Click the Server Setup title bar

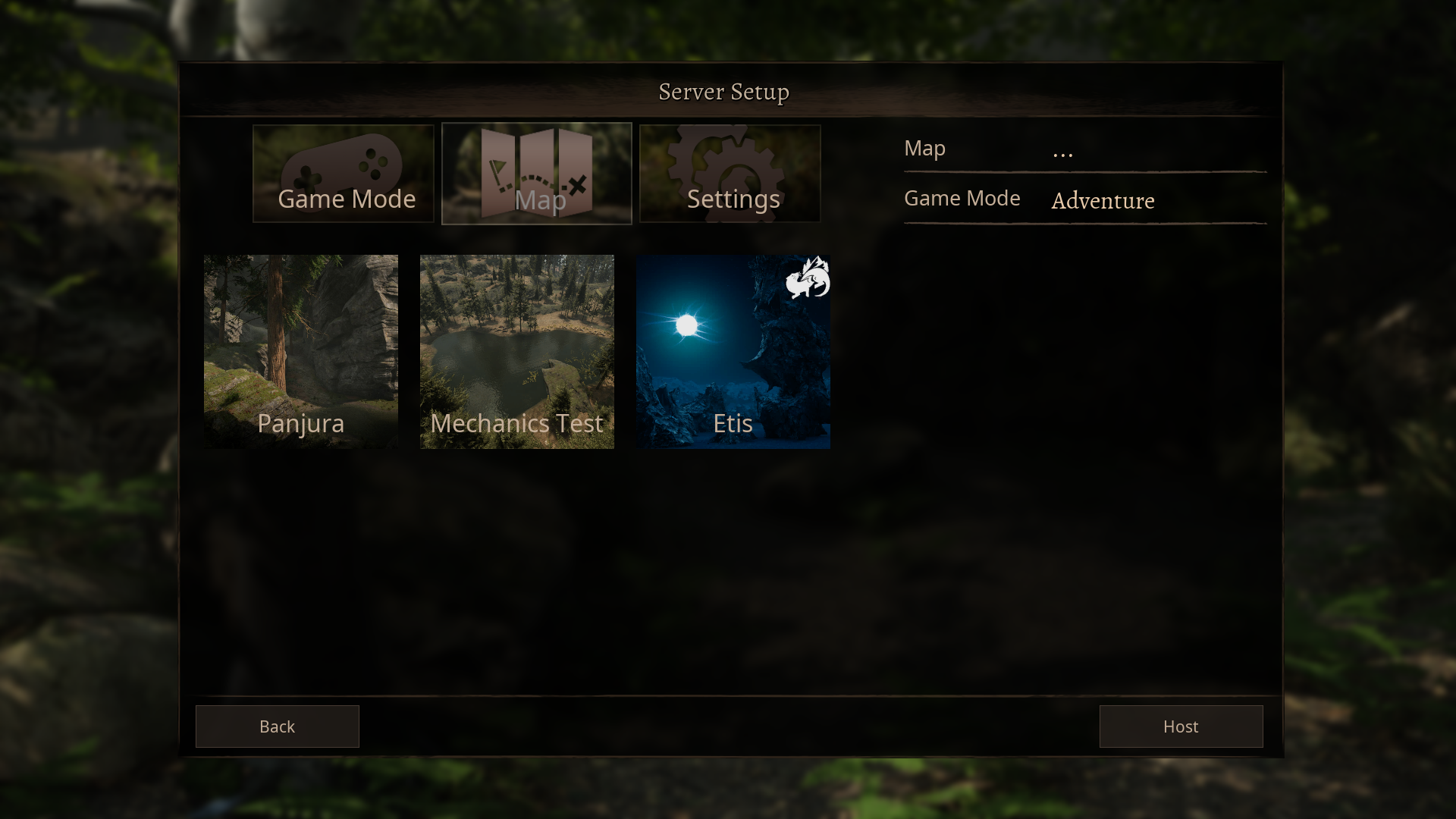[x=724, y=91]
